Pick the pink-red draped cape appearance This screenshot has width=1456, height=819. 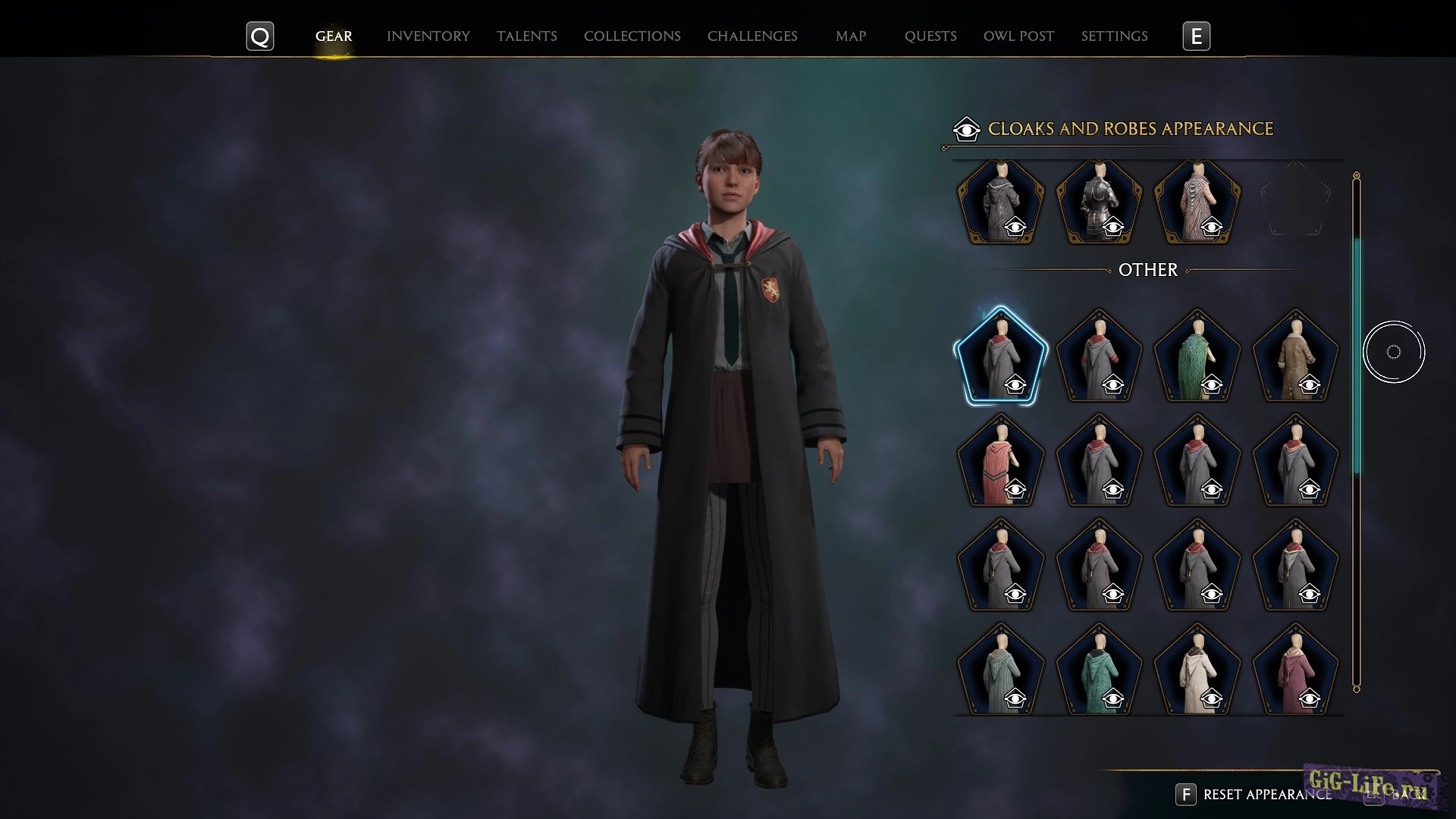(x=1001, y=461)
